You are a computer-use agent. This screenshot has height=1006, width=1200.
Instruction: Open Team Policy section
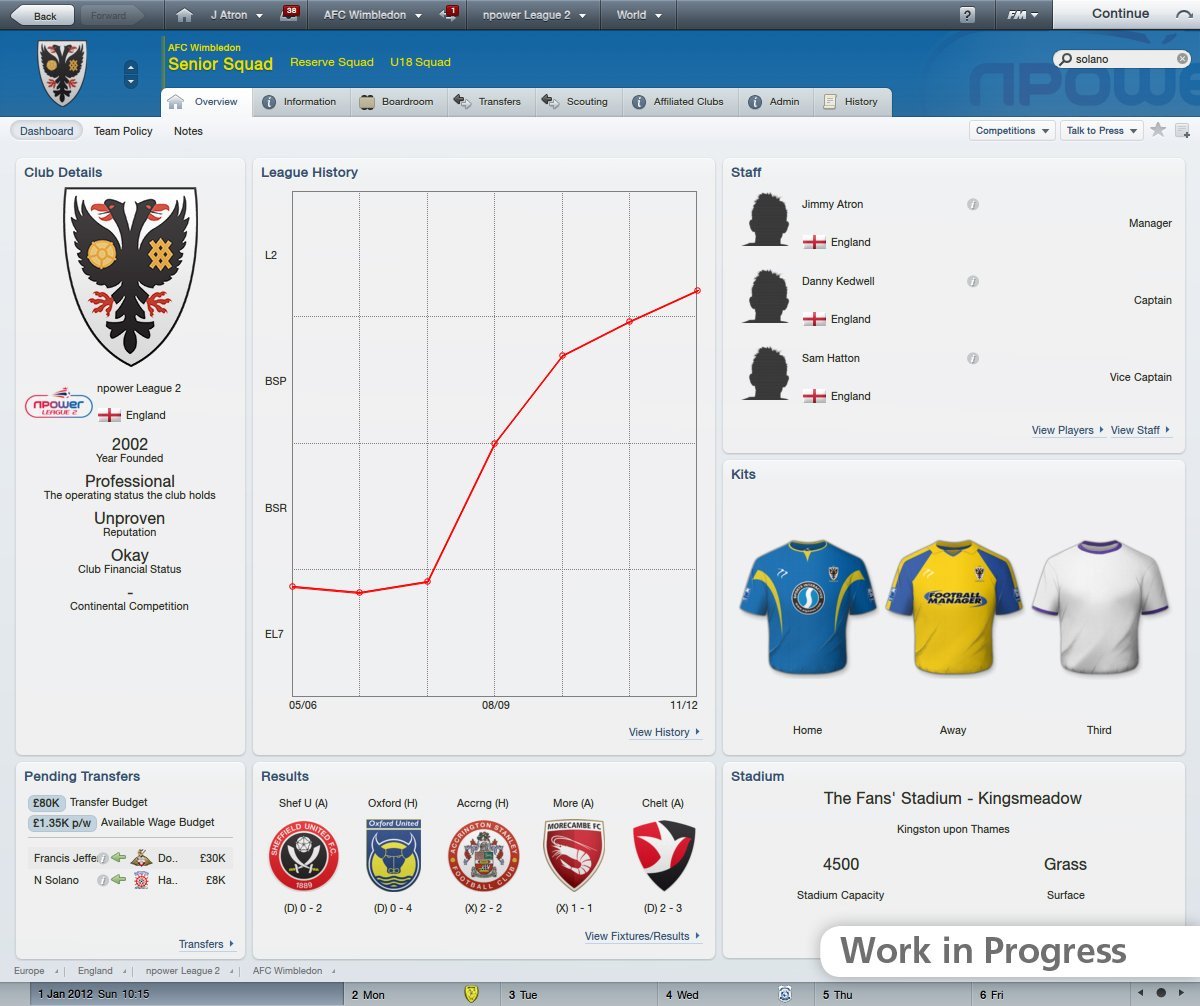pyautogui.click(x=123, y=131)
